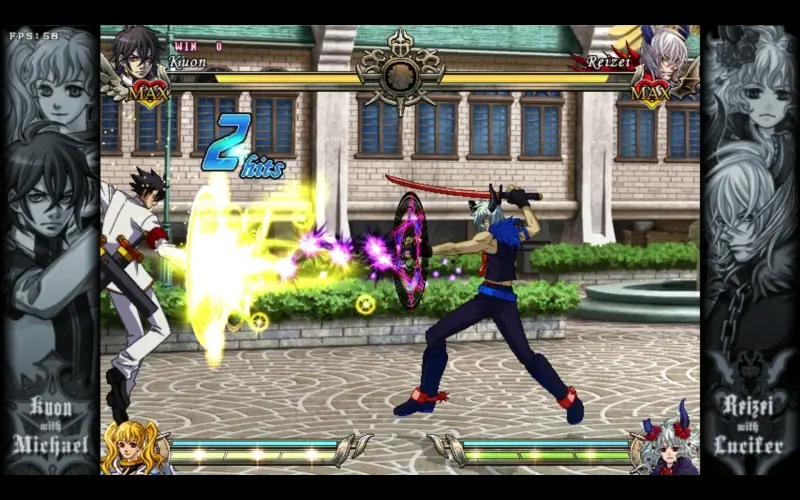Click the MAX heart icon beside Kuon

[x=149, y=91]
